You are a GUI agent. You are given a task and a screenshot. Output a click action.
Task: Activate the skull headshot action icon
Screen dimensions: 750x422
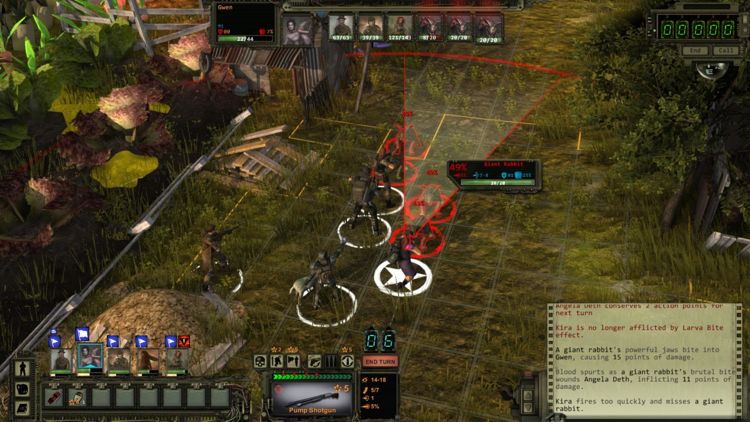[260, 361]
